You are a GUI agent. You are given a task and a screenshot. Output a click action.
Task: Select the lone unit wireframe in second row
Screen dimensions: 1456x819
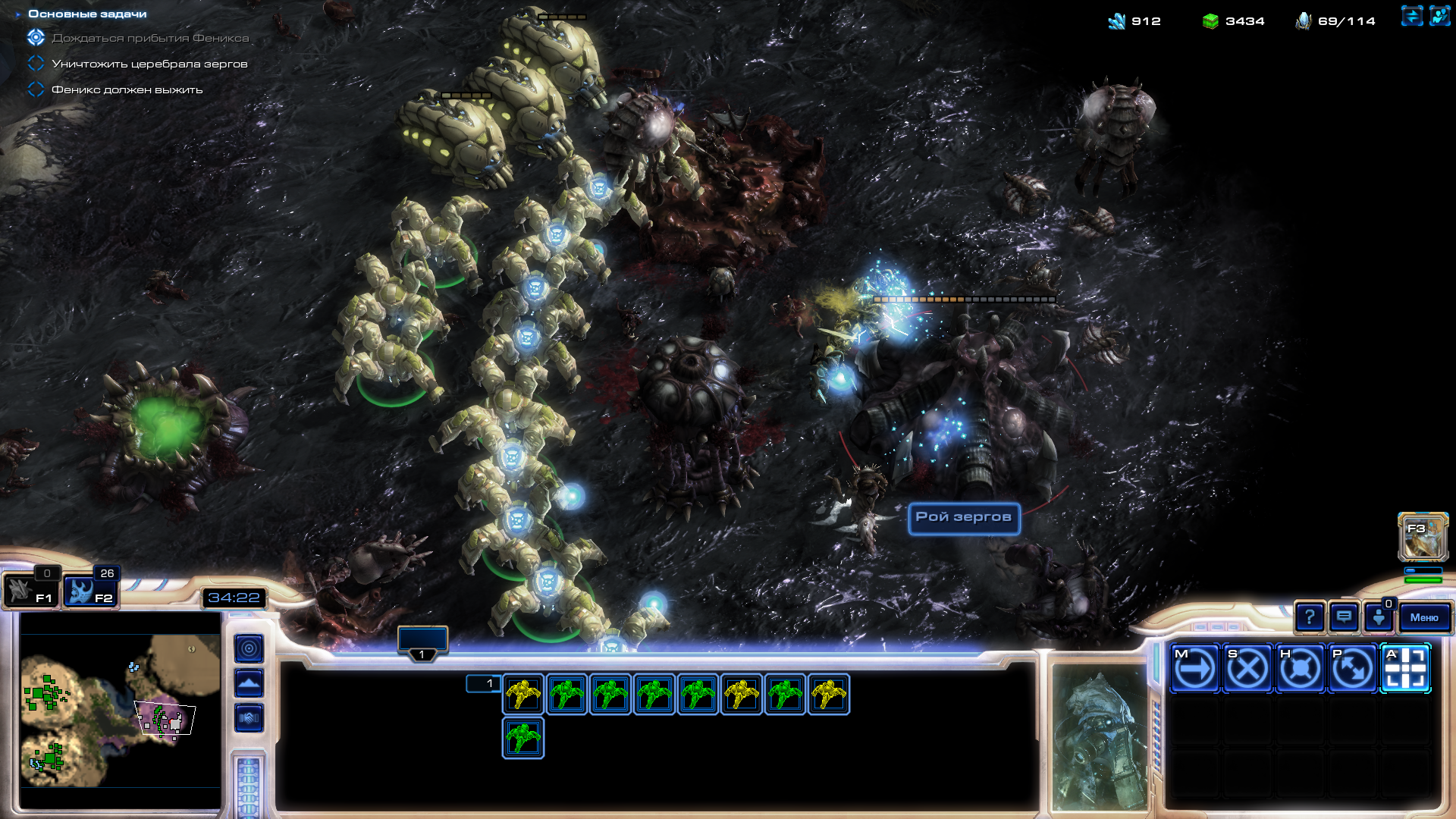point(522,738)
